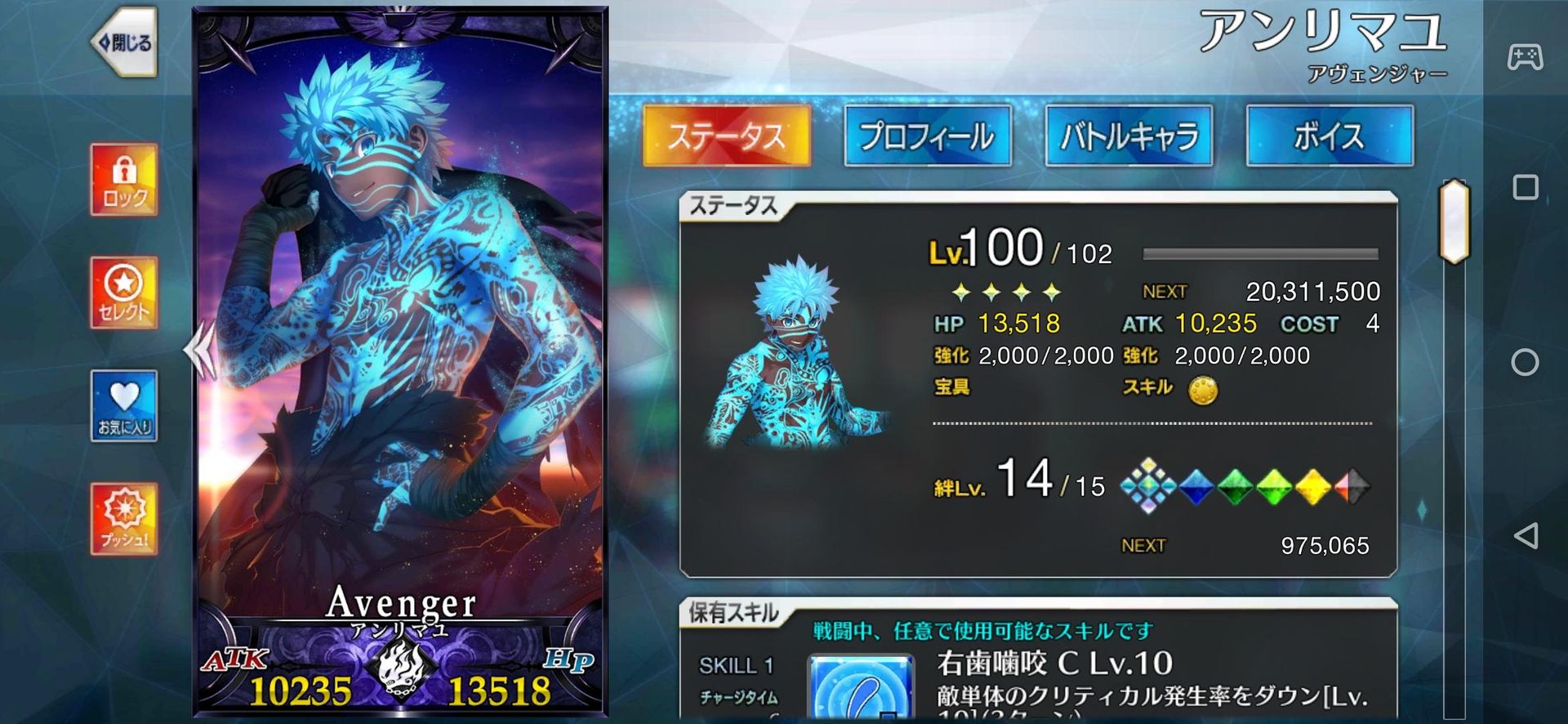Open the ボイス tab

click(1330, 136)
